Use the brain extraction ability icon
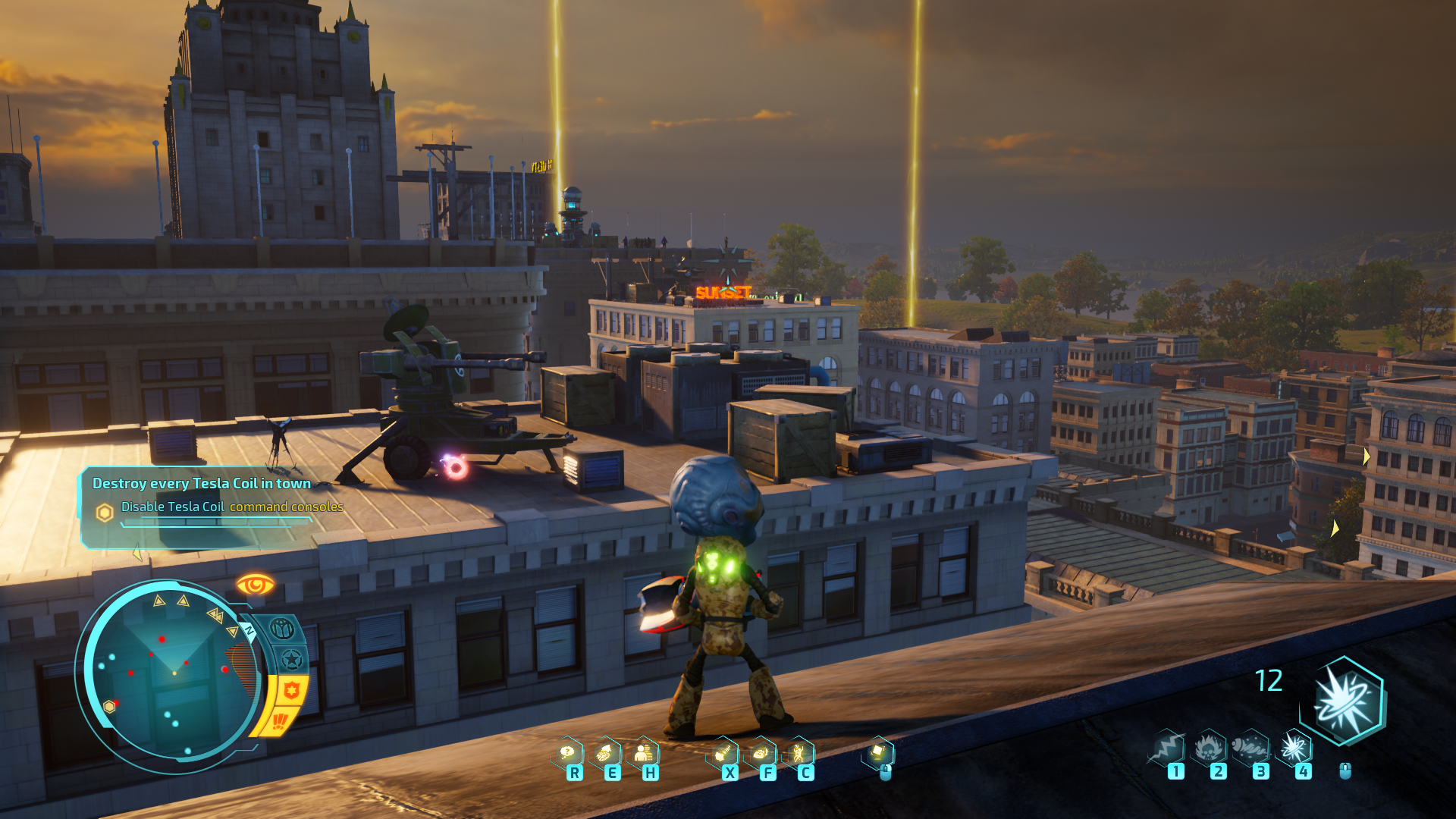1456x819 pixels. tap(605, 753)
